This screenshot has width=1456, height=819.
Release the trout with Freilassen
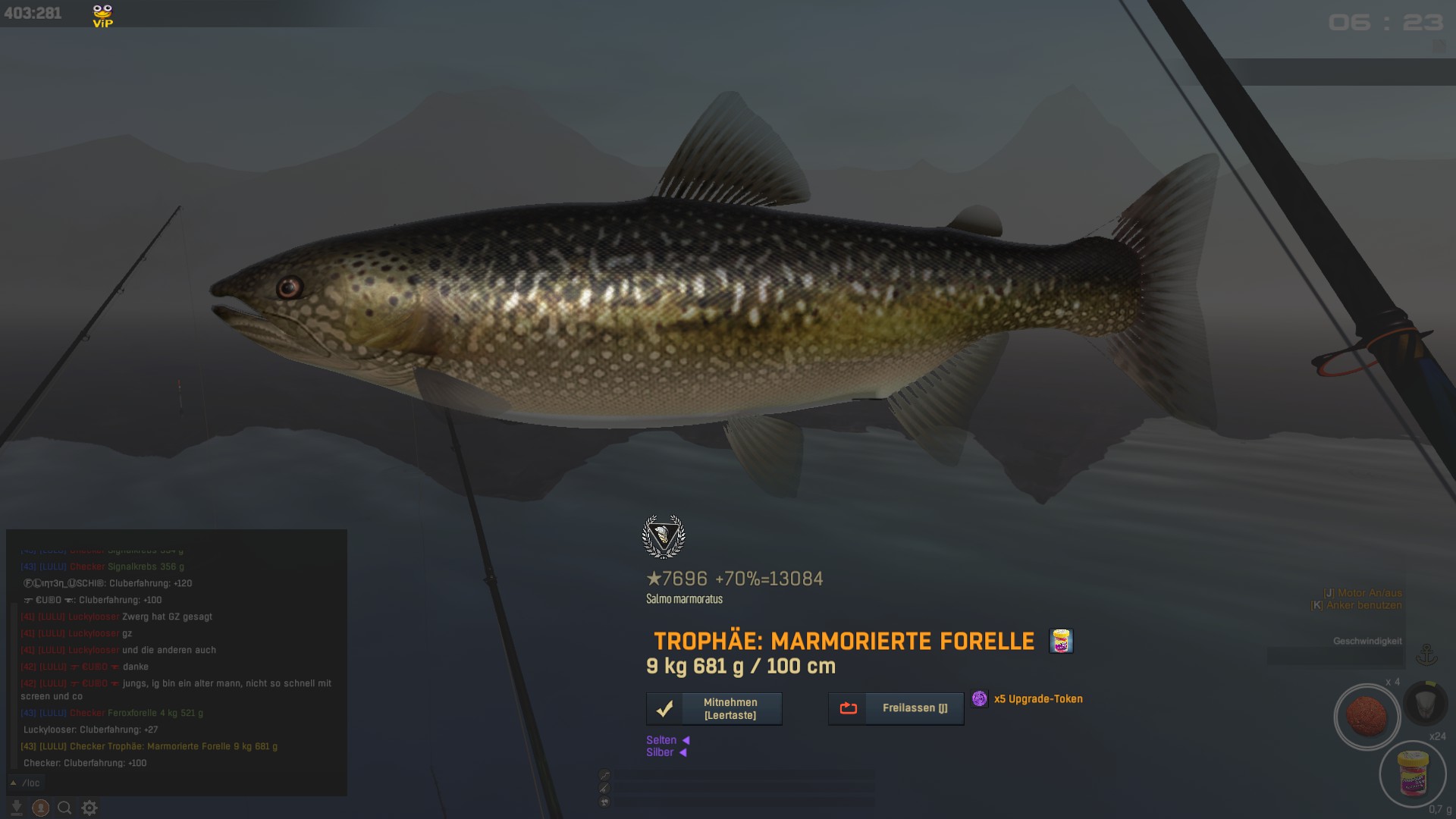pyautogui.click(x=896, y=708)
